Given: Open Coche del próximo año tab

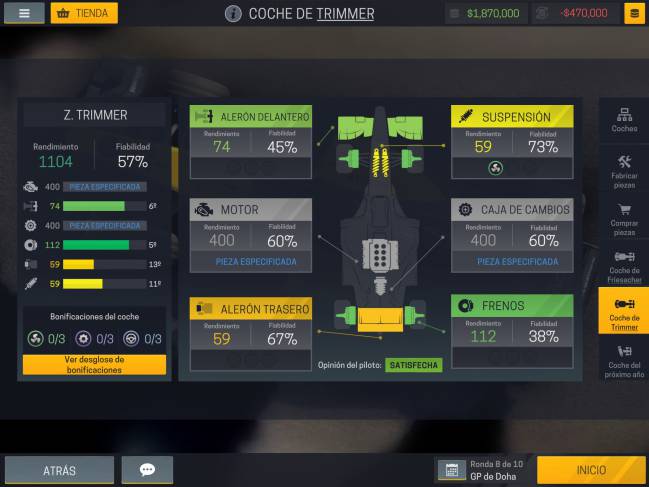Looking at the screenshot, I should point(624,361).
